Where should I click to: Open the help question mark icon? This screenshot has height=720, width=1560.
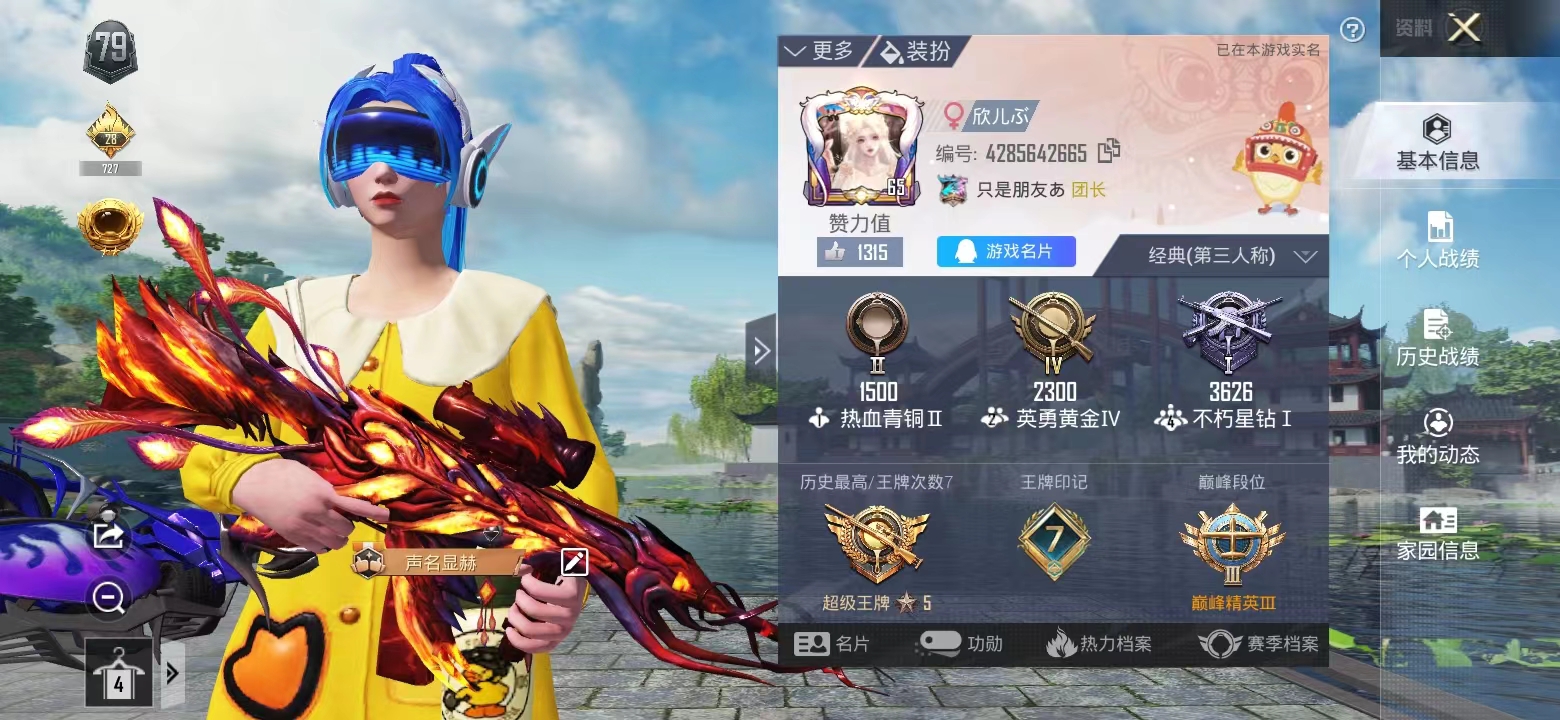tap(1352, 30)
